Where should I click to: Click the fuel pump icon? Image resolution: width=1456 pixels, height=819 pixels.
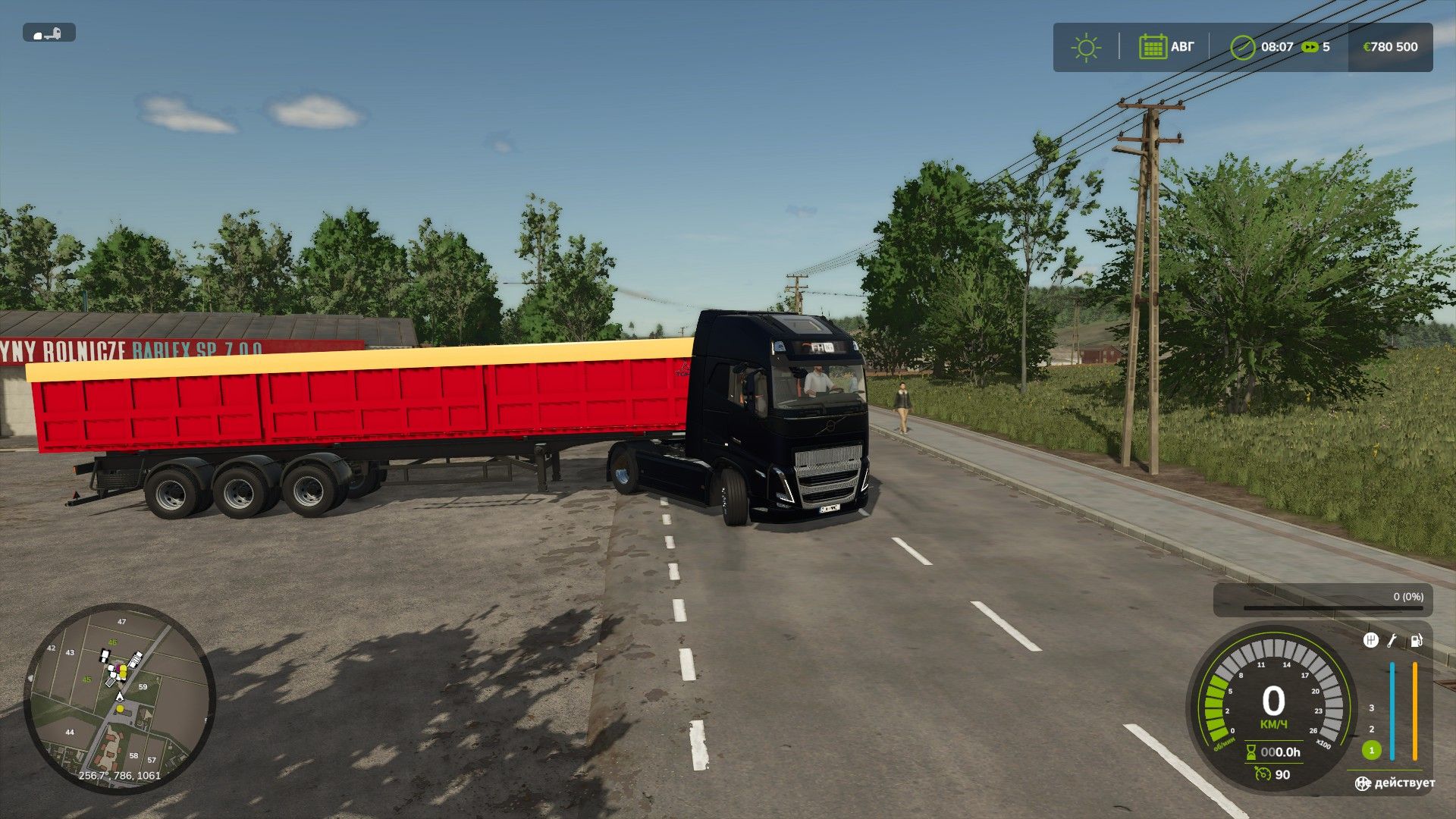1416,641
